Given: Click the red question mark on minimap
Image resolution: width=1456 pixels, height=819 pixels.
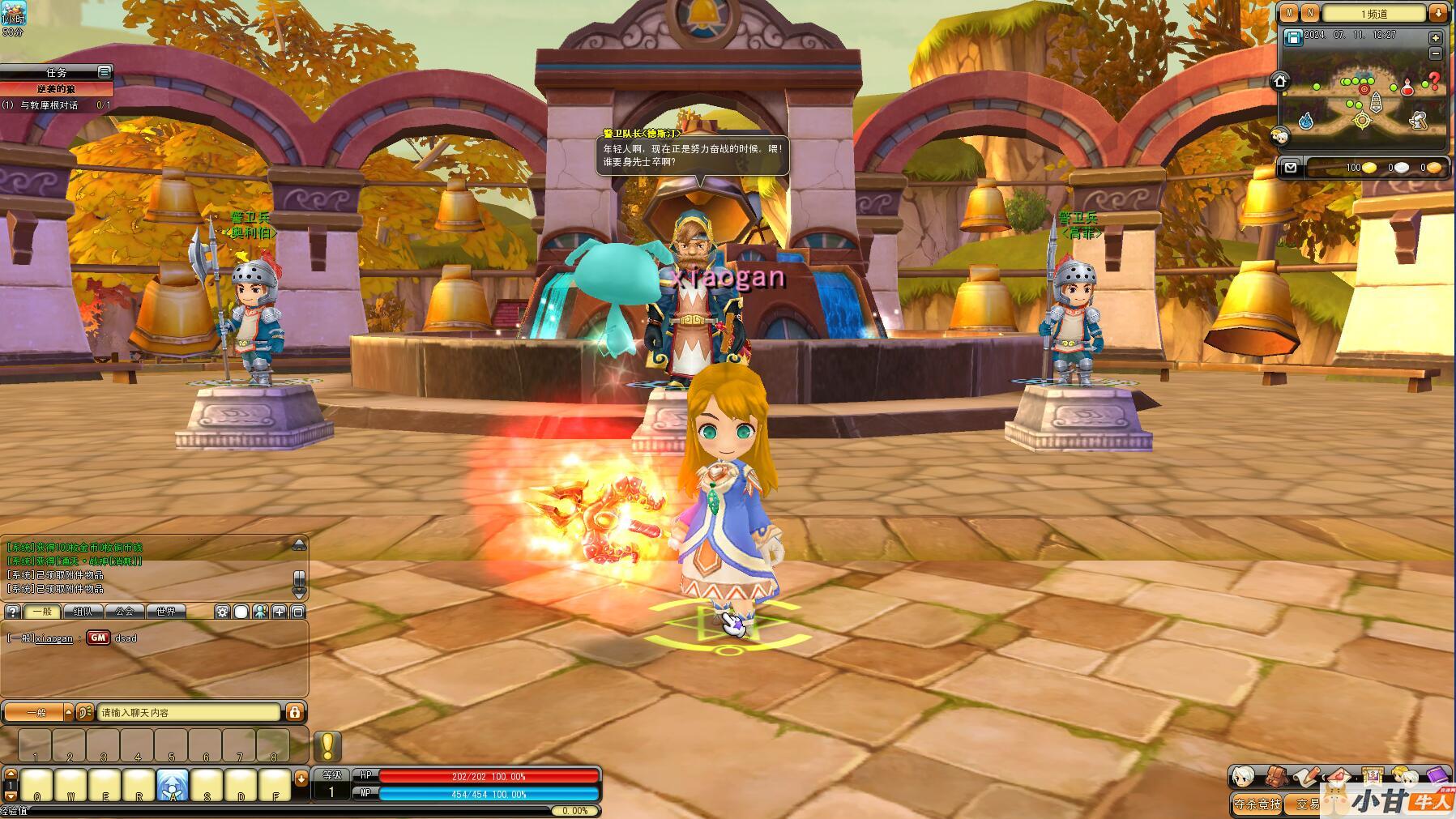Looking at the screenshot, I should click(1433, 80).
